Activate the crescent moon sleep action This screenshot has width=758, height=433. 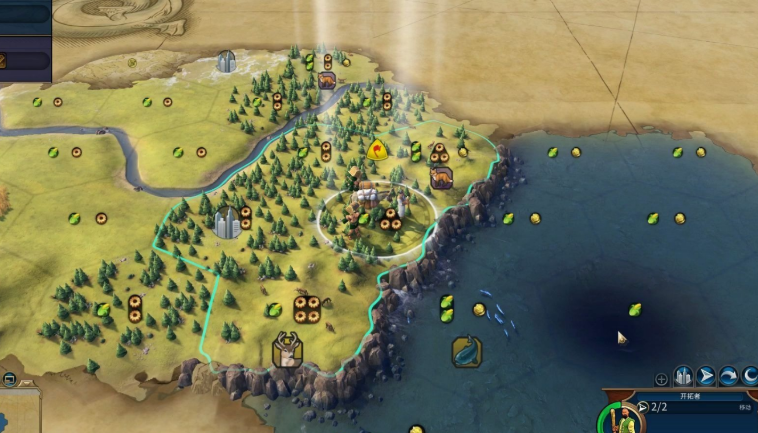(x=750, y=377)
